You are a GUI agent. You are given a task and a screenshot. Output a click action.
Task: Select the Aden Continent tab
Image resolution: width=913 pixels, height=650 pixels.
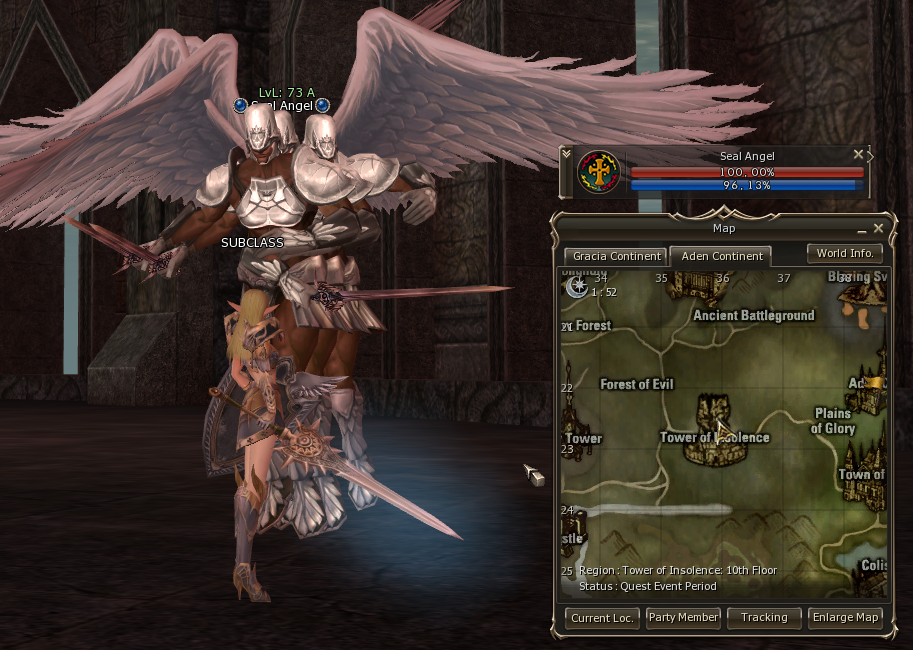721,256
